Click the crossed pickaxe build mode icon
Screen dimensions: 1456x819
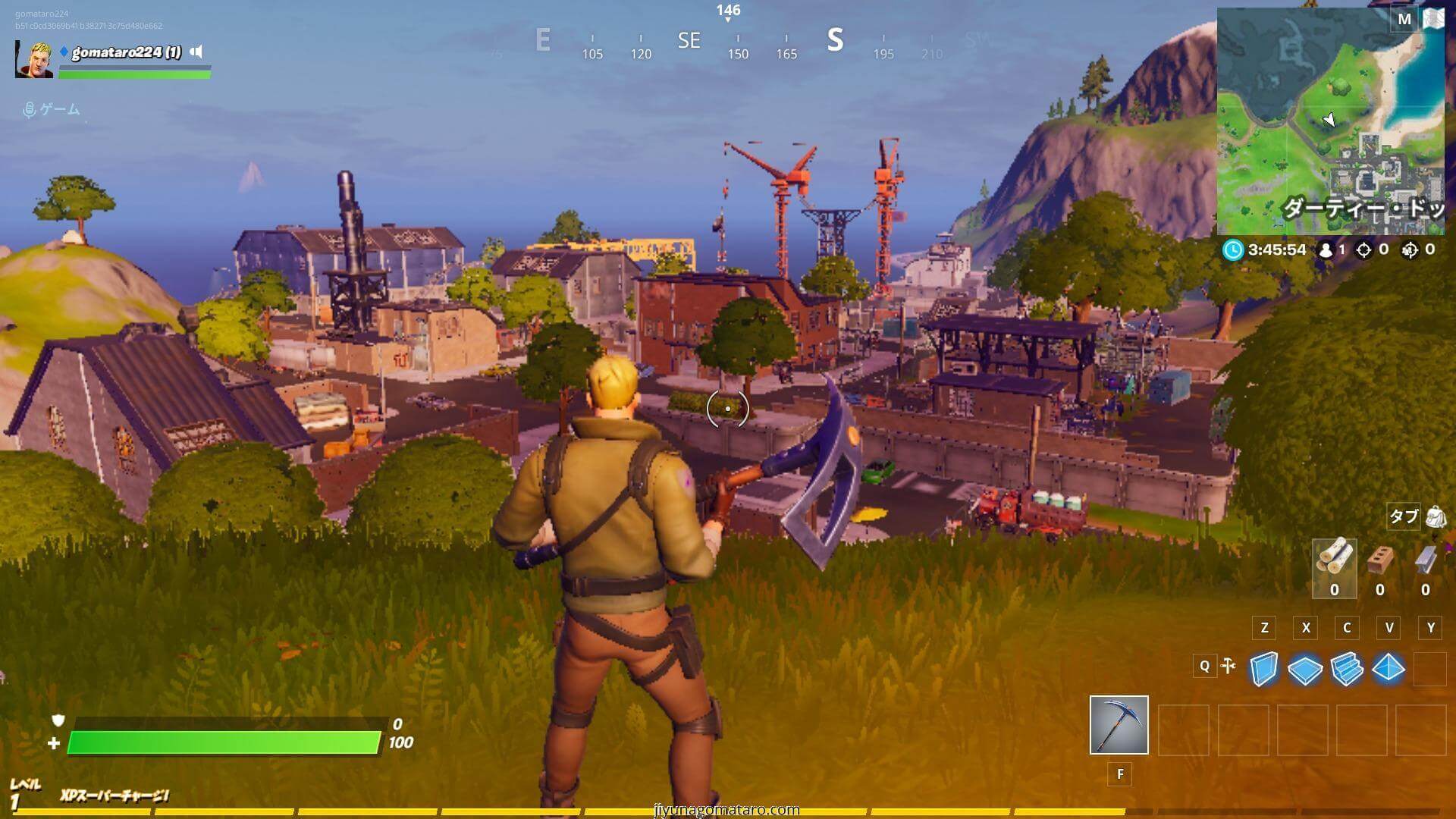pyautogui.click(x=1229, y=666)
